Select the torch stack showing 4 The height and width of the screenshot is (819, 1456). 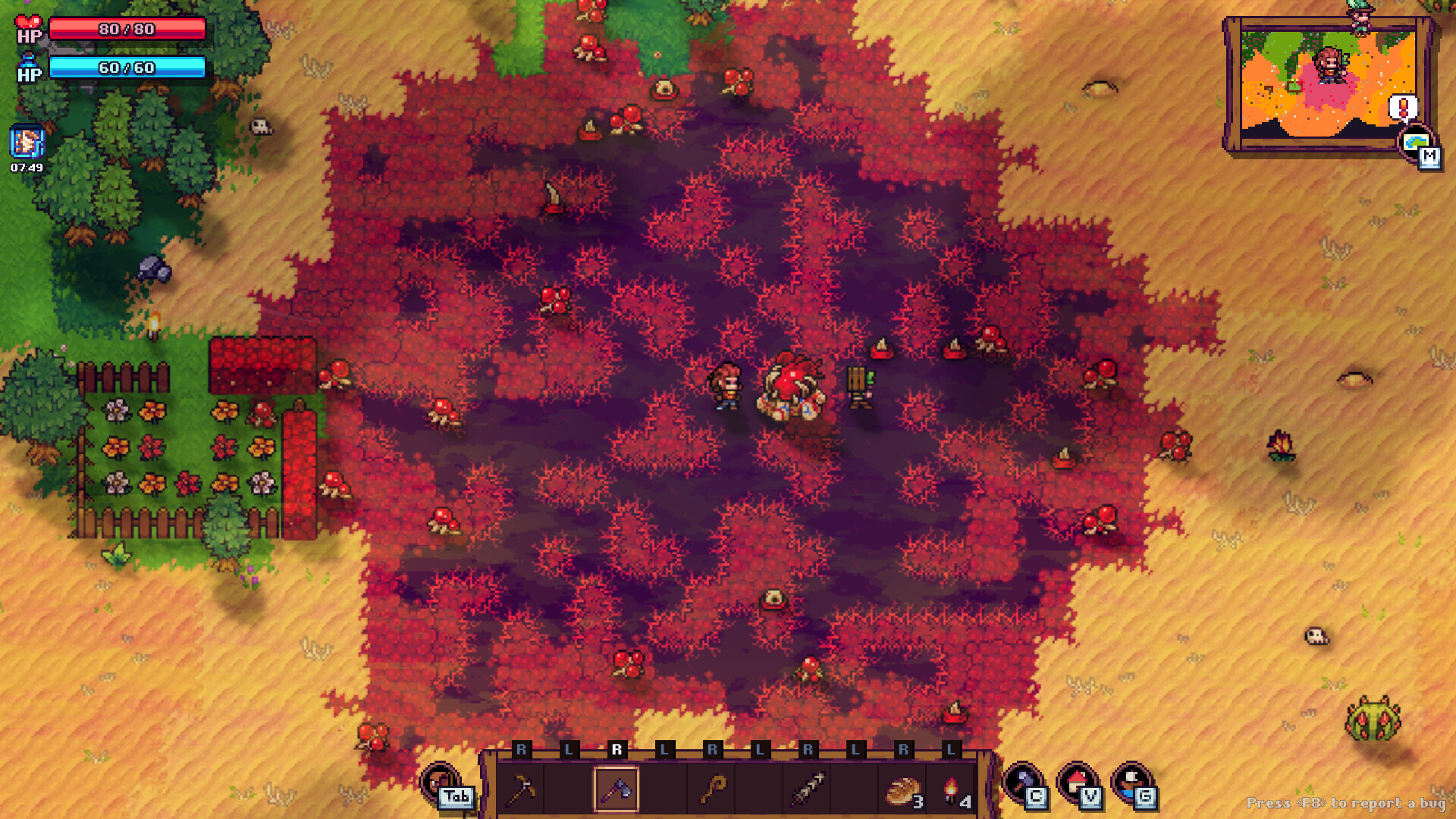952,789
